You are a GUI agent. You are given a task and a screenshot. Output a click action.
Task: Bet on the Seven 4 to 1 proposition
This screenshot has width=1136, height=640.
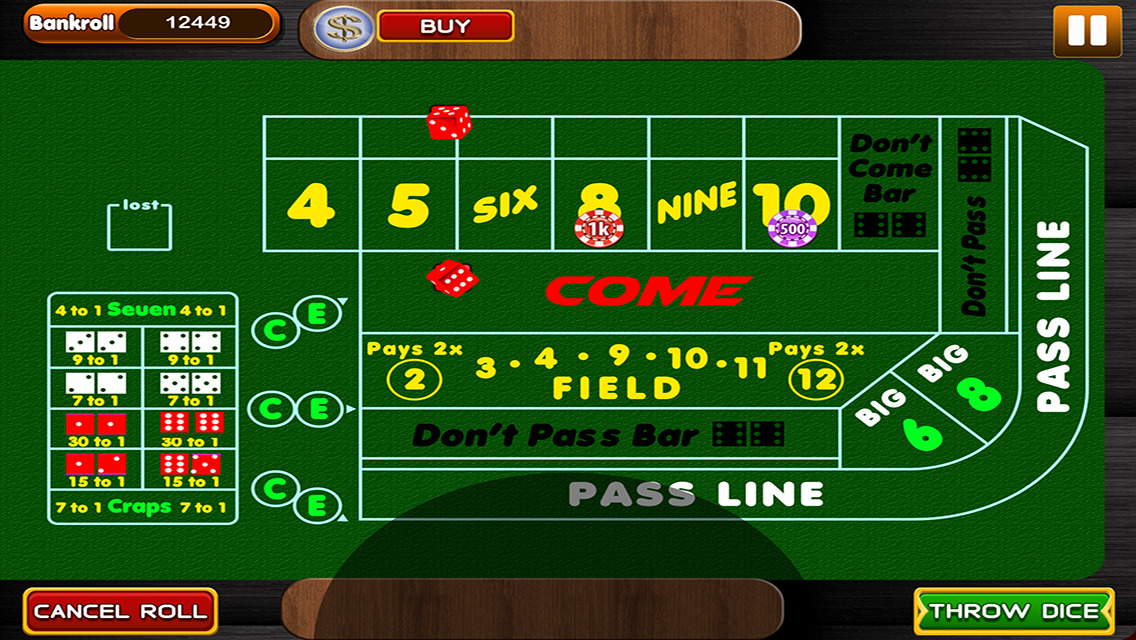pyautogui.click(x=142, y=310)
